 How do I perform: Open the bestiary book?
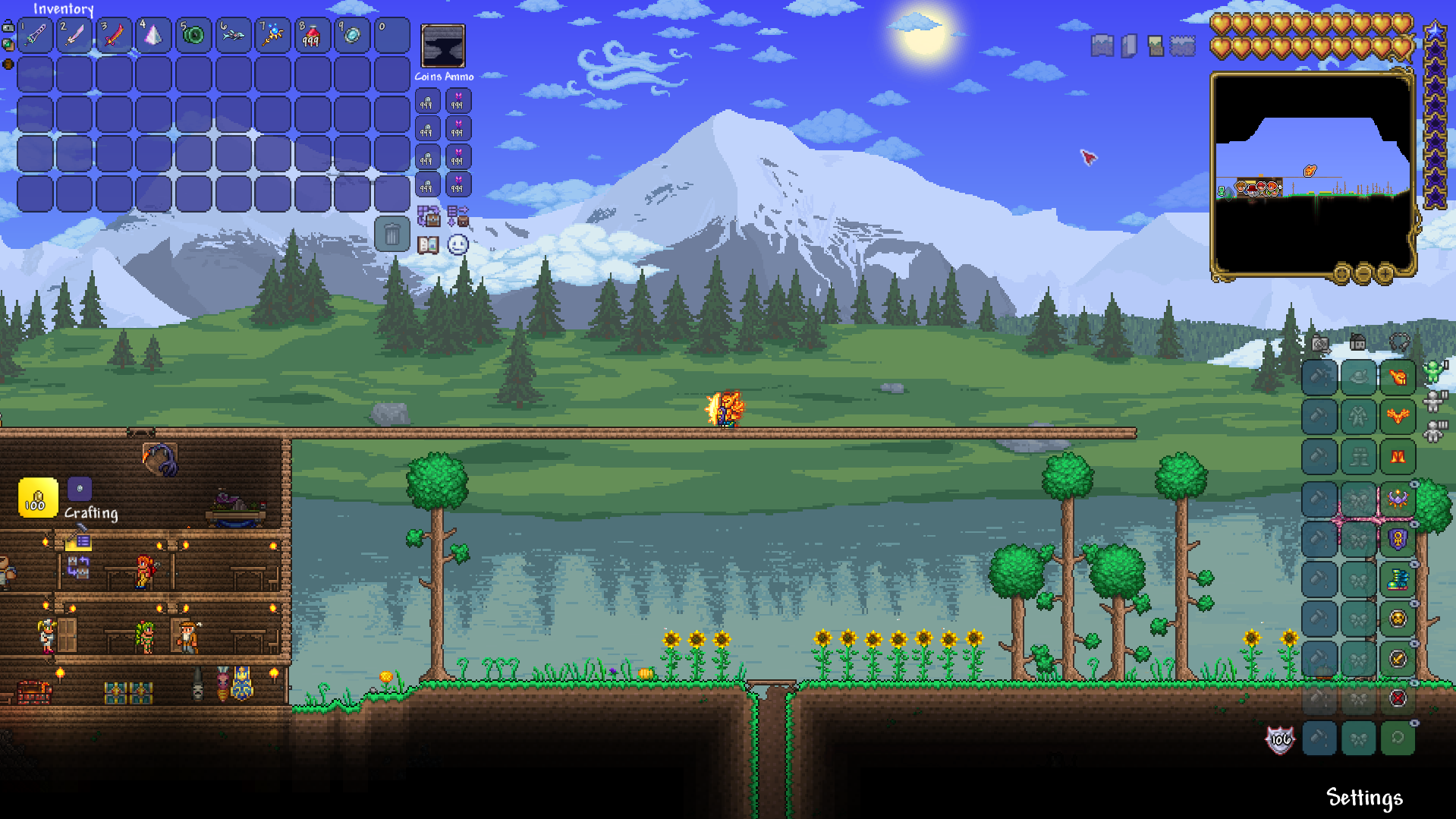pos(428,245)
